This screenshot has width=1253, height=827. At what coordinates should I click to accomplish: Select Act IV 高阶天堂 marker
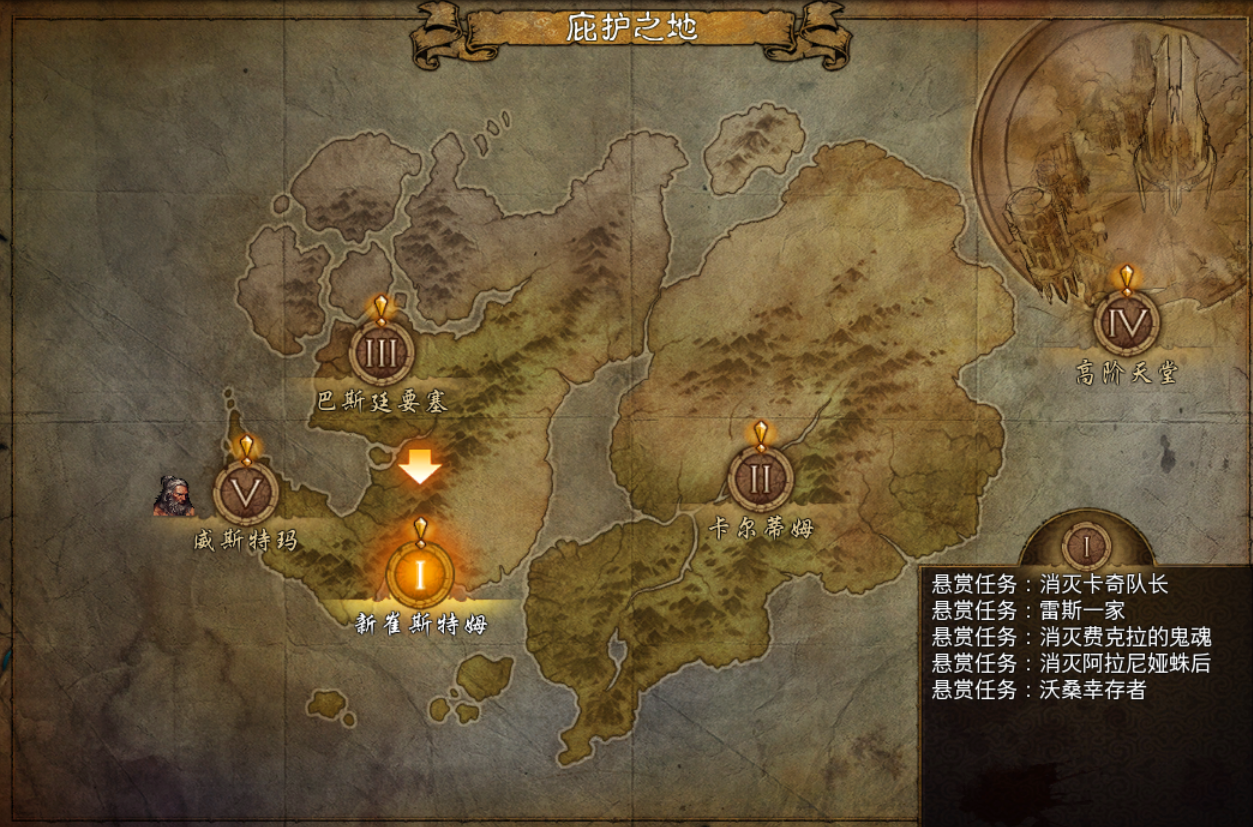coord(1127,323)
